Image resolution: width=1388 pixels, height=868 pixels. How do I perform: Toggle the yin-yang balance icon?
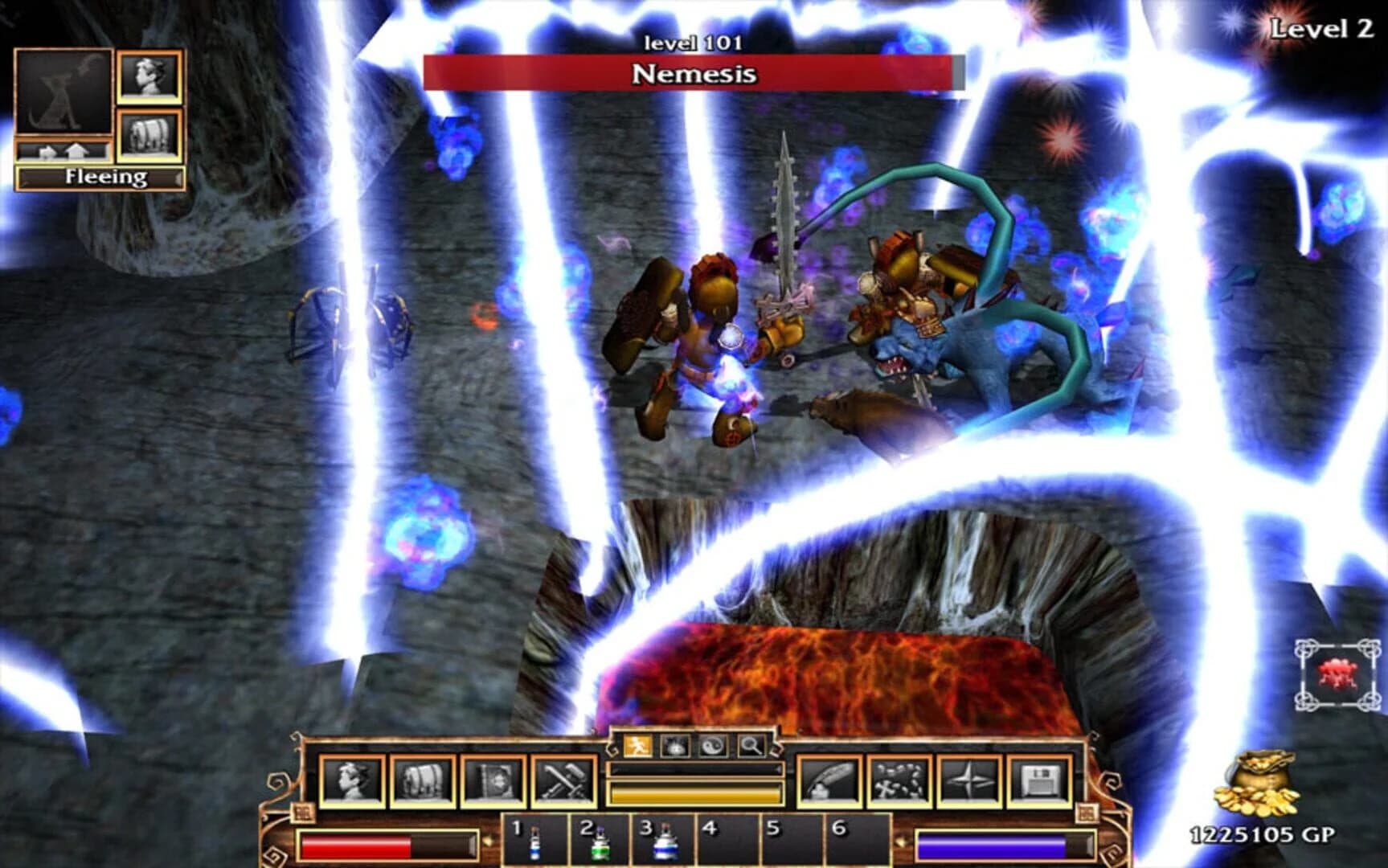tap(714, 746)
